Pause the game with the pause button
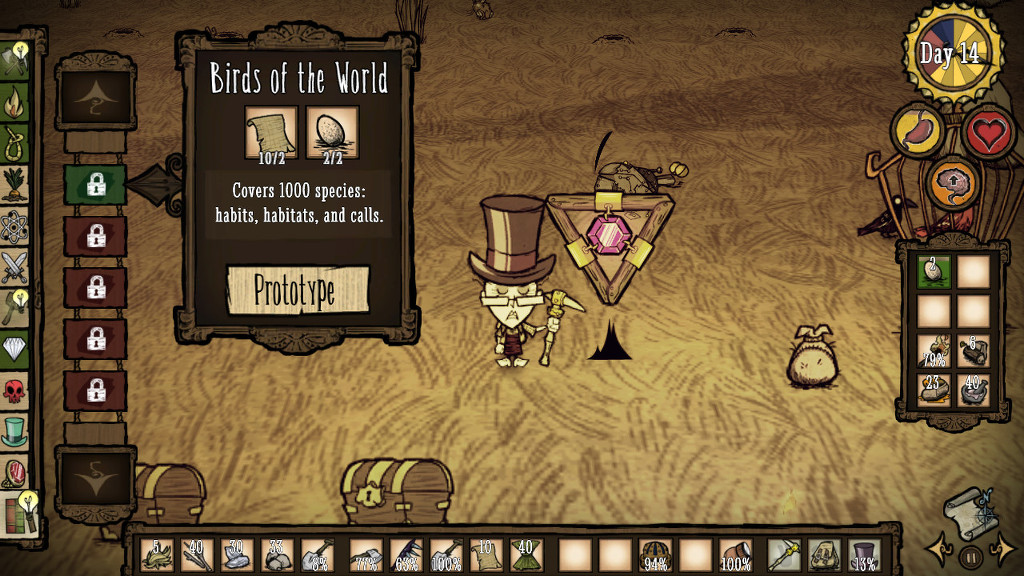Image resolution: width=1024 pixels, height=576 pixels. (x=969, y=553)
